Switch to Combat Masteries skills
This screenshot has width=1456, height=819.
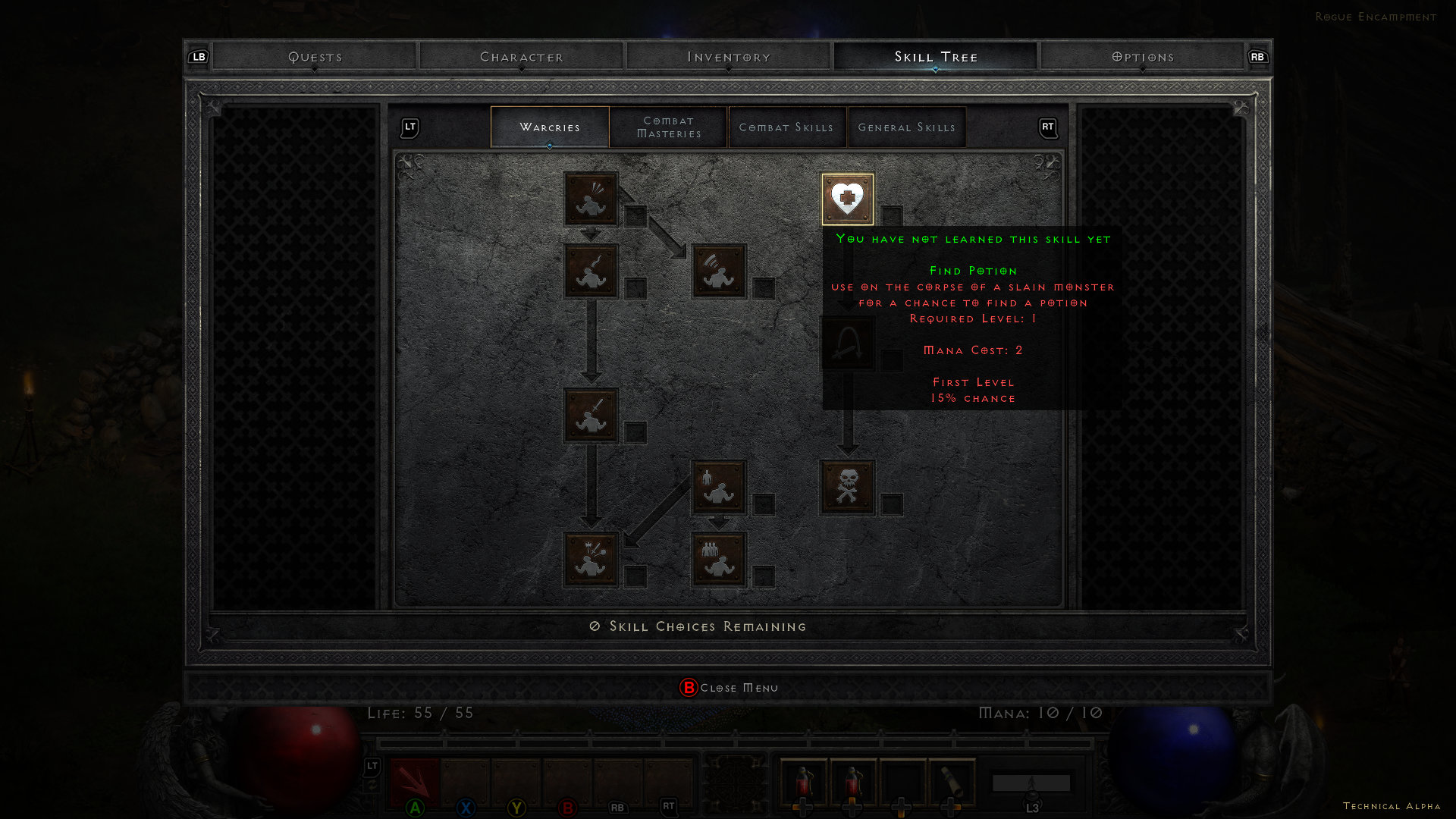click(669, 127)
